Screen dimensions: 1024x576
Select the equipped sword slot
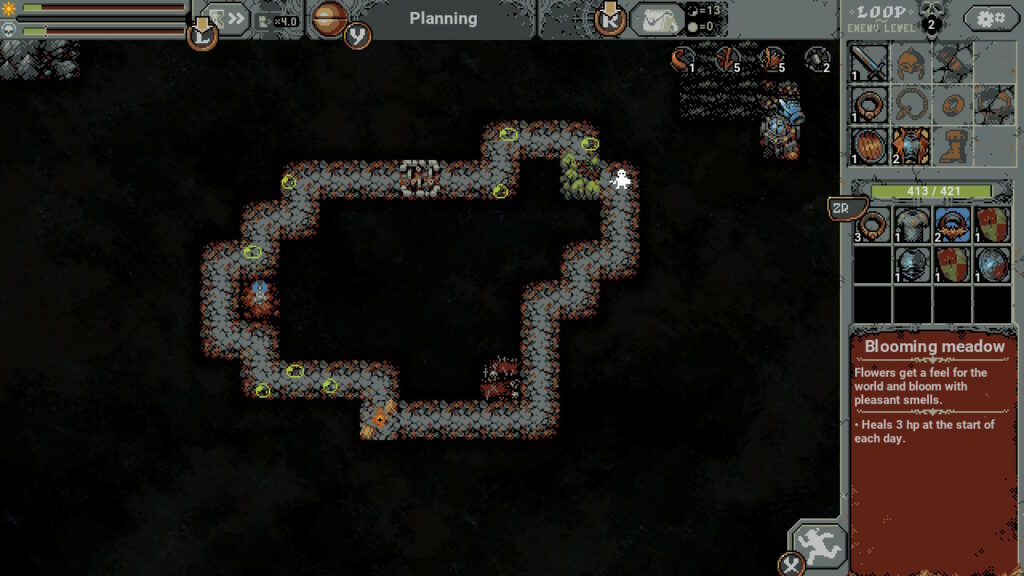click(870, 62)
